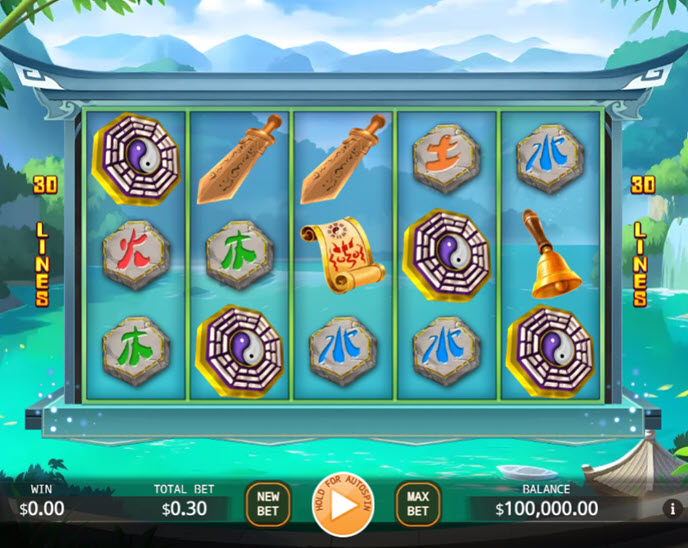Set the wager with Max Bet
This screenshot has height=548, width=688.
[x=418, y=504]
